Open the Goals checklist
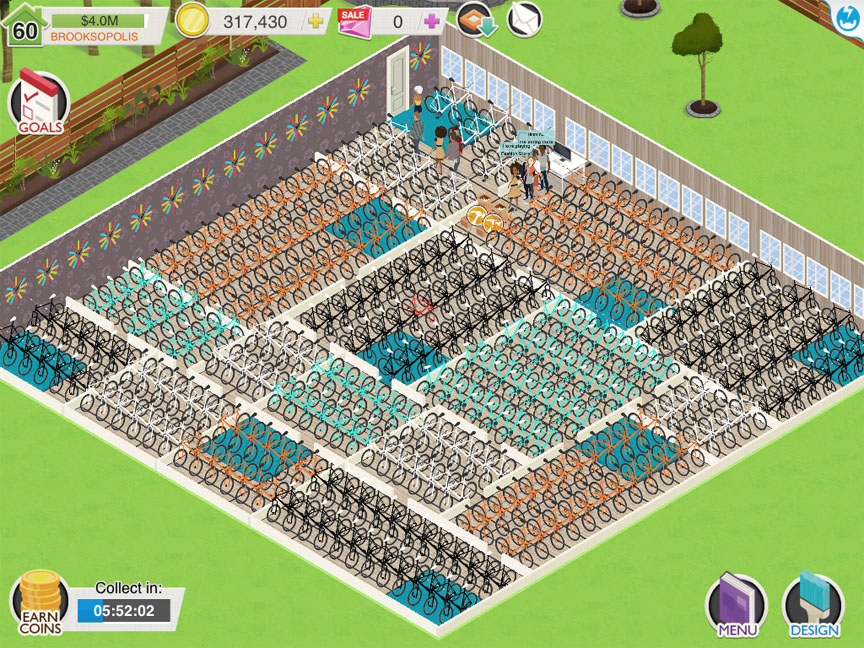 39,103
